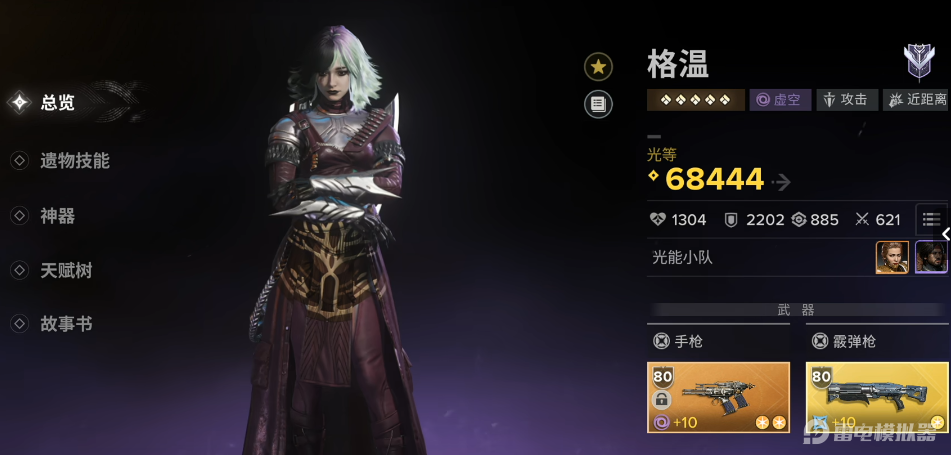This screenshot has width=951, height=455.
Task: Expand the side panel arrow
Action: [945, 234]
